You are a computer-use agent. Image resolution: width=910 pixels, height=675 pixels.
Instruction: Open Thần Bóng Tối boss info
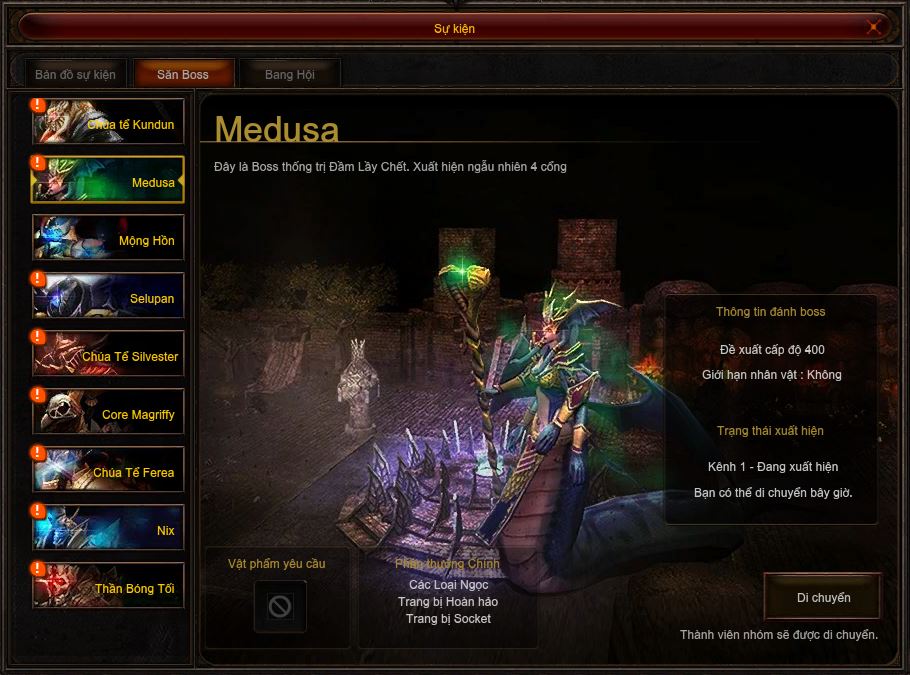[x=108, y=586]
